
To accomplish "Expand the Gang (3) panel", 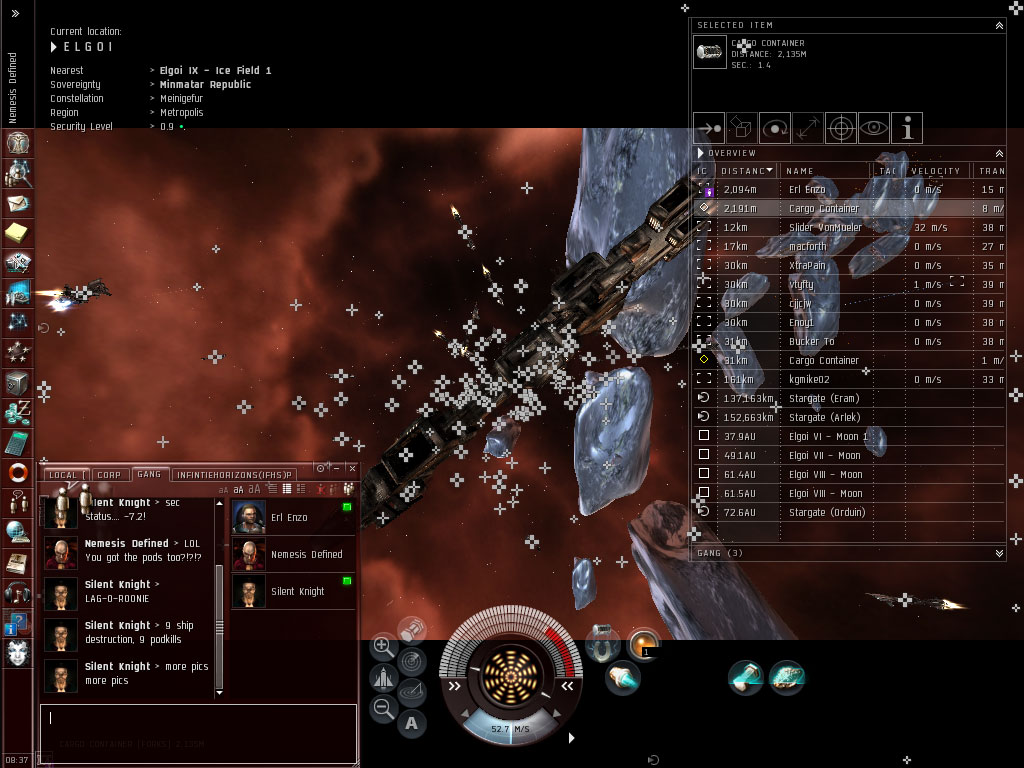I will (x=999, y=553).
